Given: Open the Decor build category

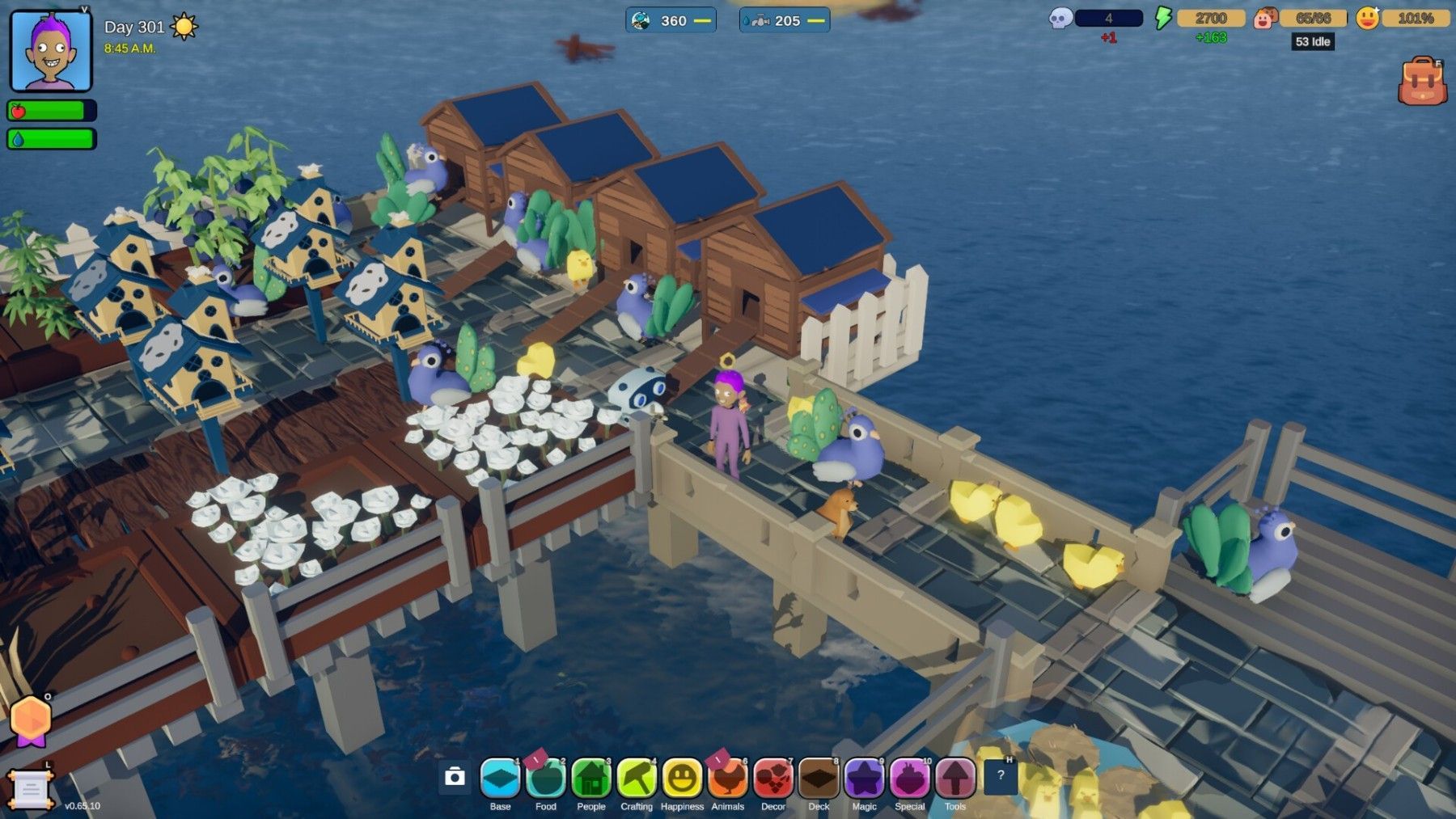Looking at the screenshot, I should (773, 779).
